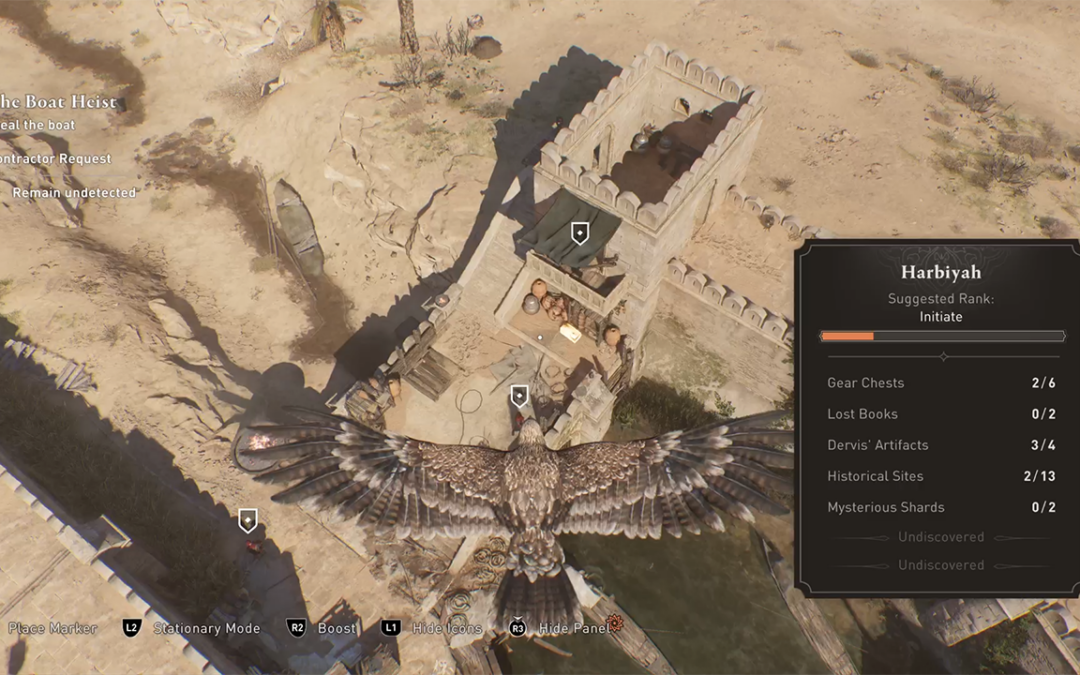Pick the Mysterious Shards row

pyautogui.click(x=940, y=507)
